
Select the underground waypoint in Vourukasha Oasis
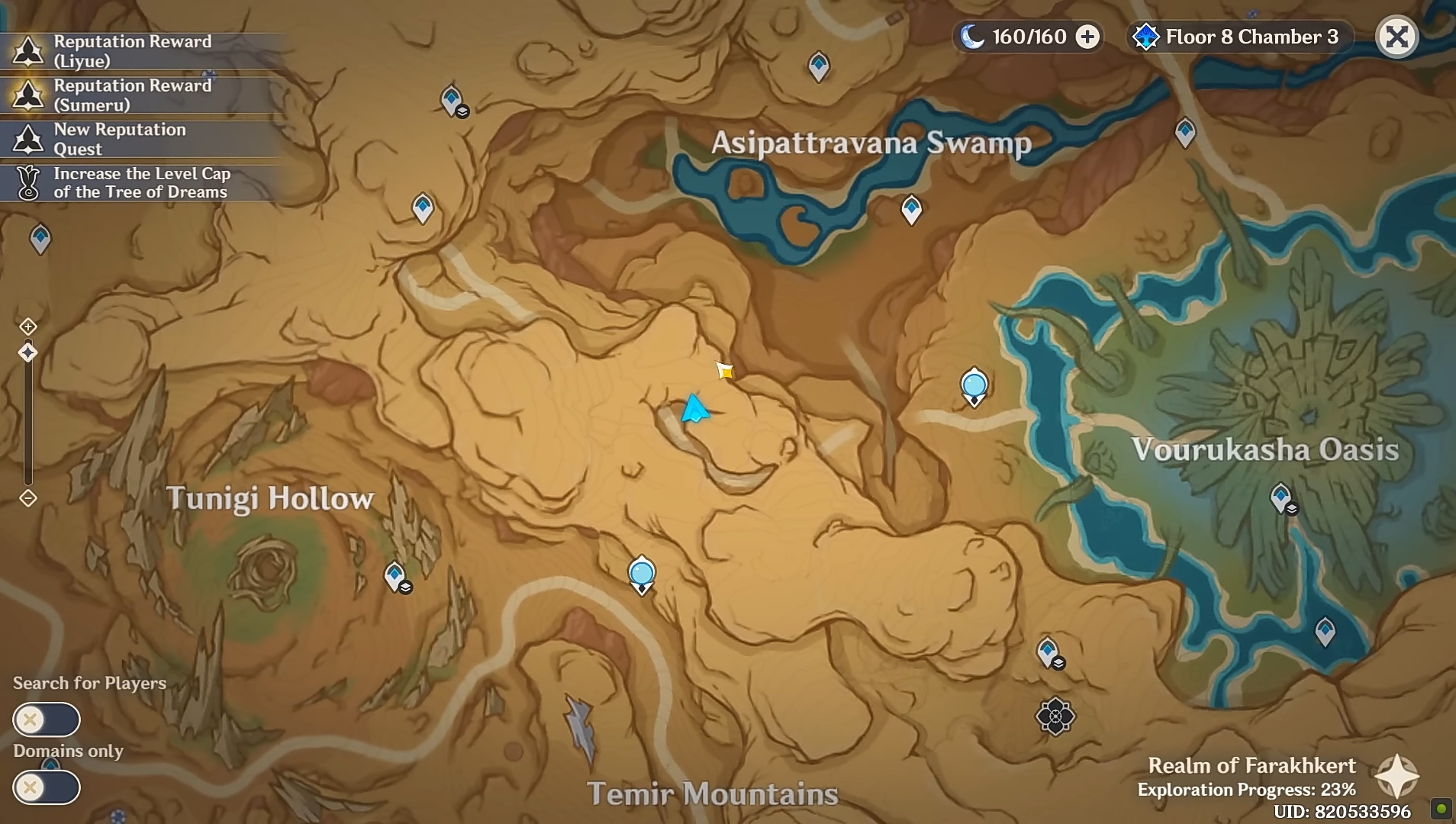(1281, 498)
